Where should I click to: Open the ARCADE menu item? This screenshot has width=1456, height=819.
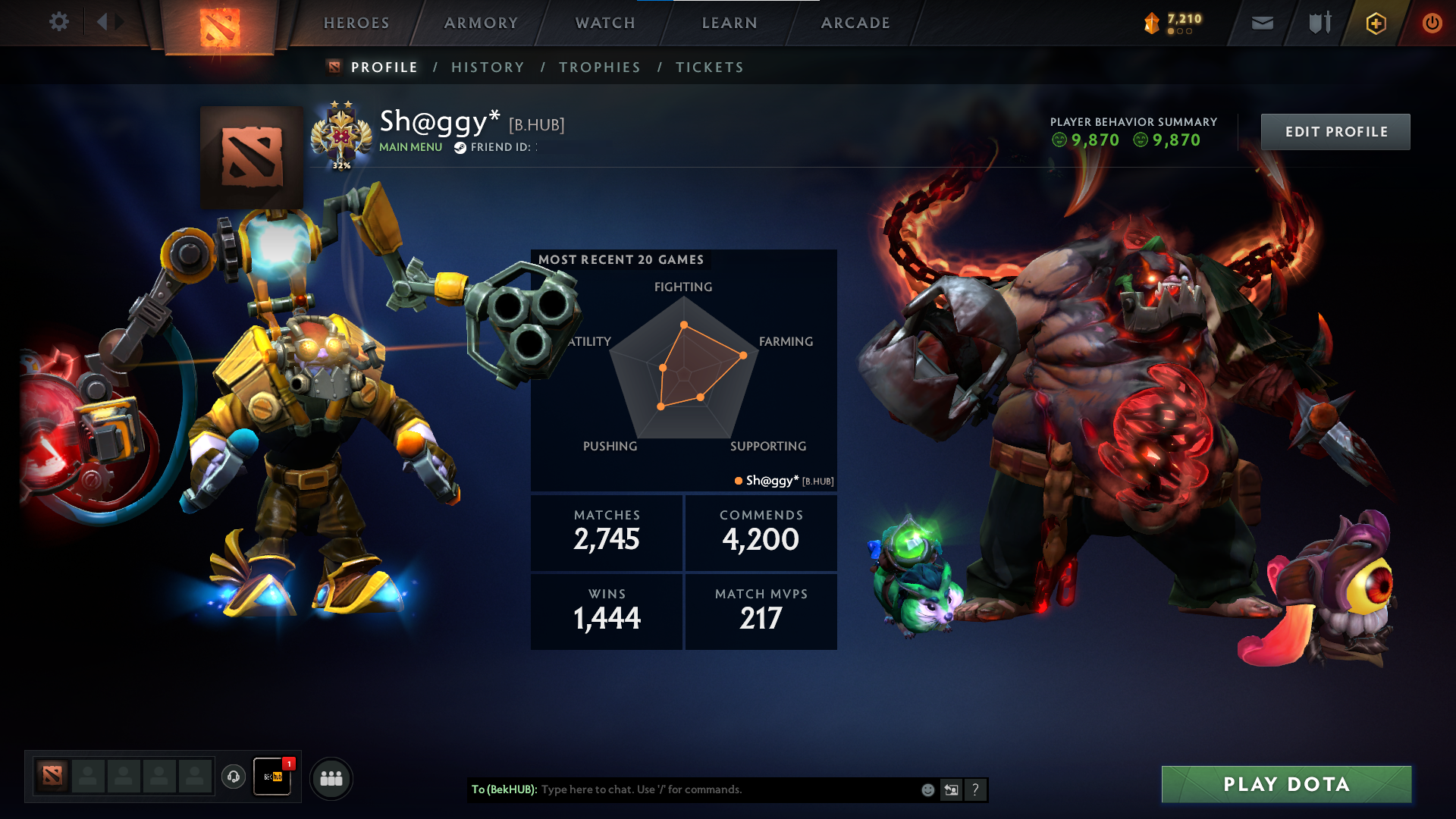point(855,23)
